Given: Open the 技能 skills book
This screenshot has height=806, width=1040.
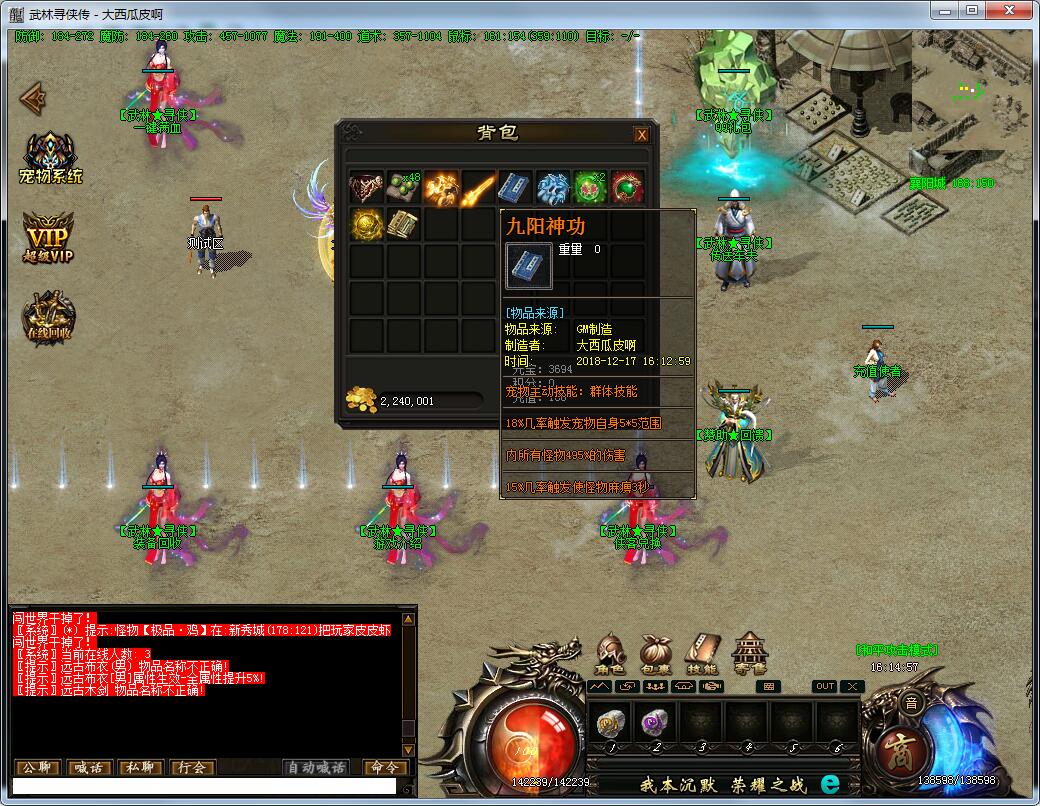Looking at the screenshot, I should [x=702, y=654].
